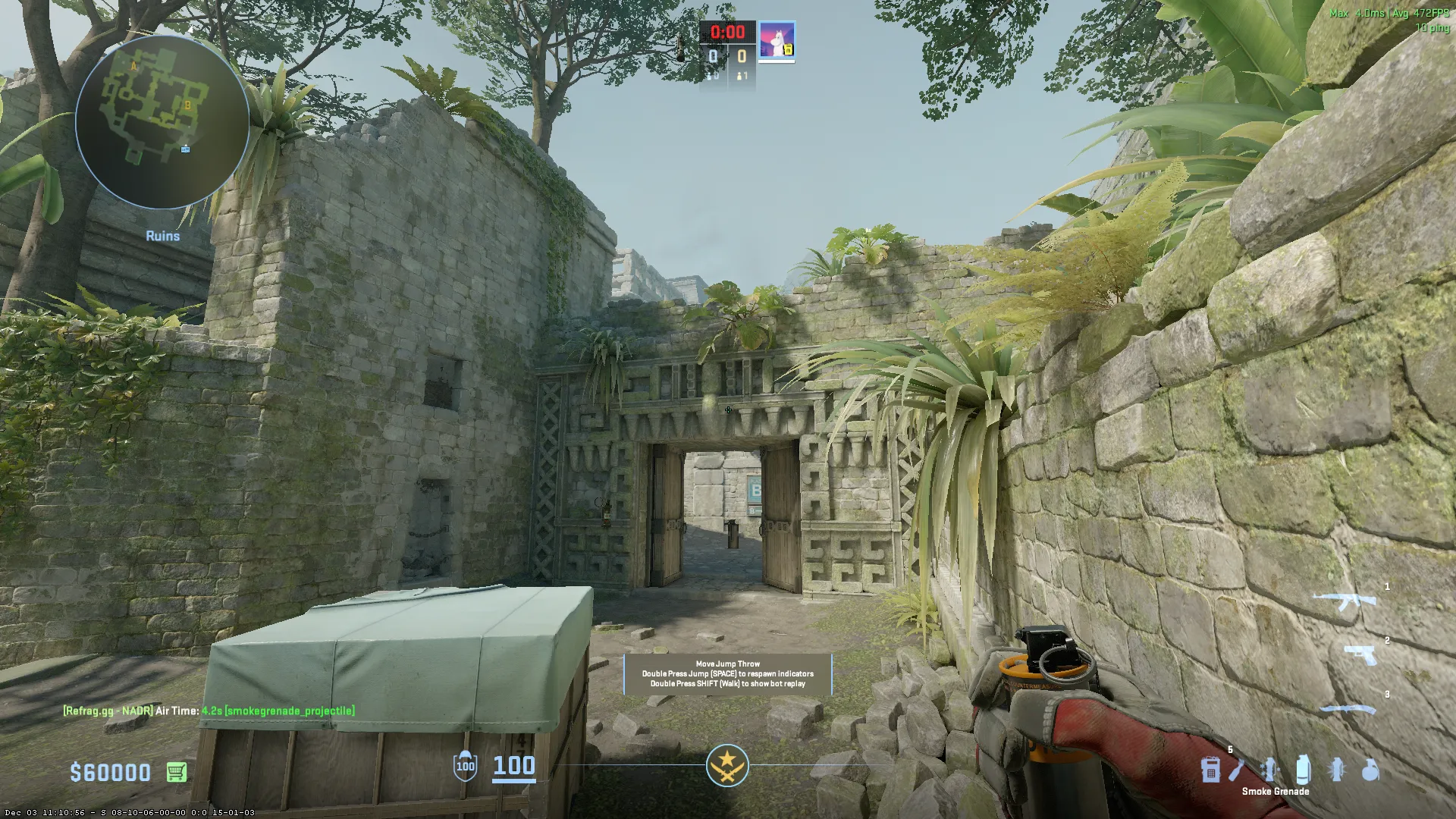This screenshot has height=819, width=1456.
Task: Click the circular radar minimap
Action: 162,122
